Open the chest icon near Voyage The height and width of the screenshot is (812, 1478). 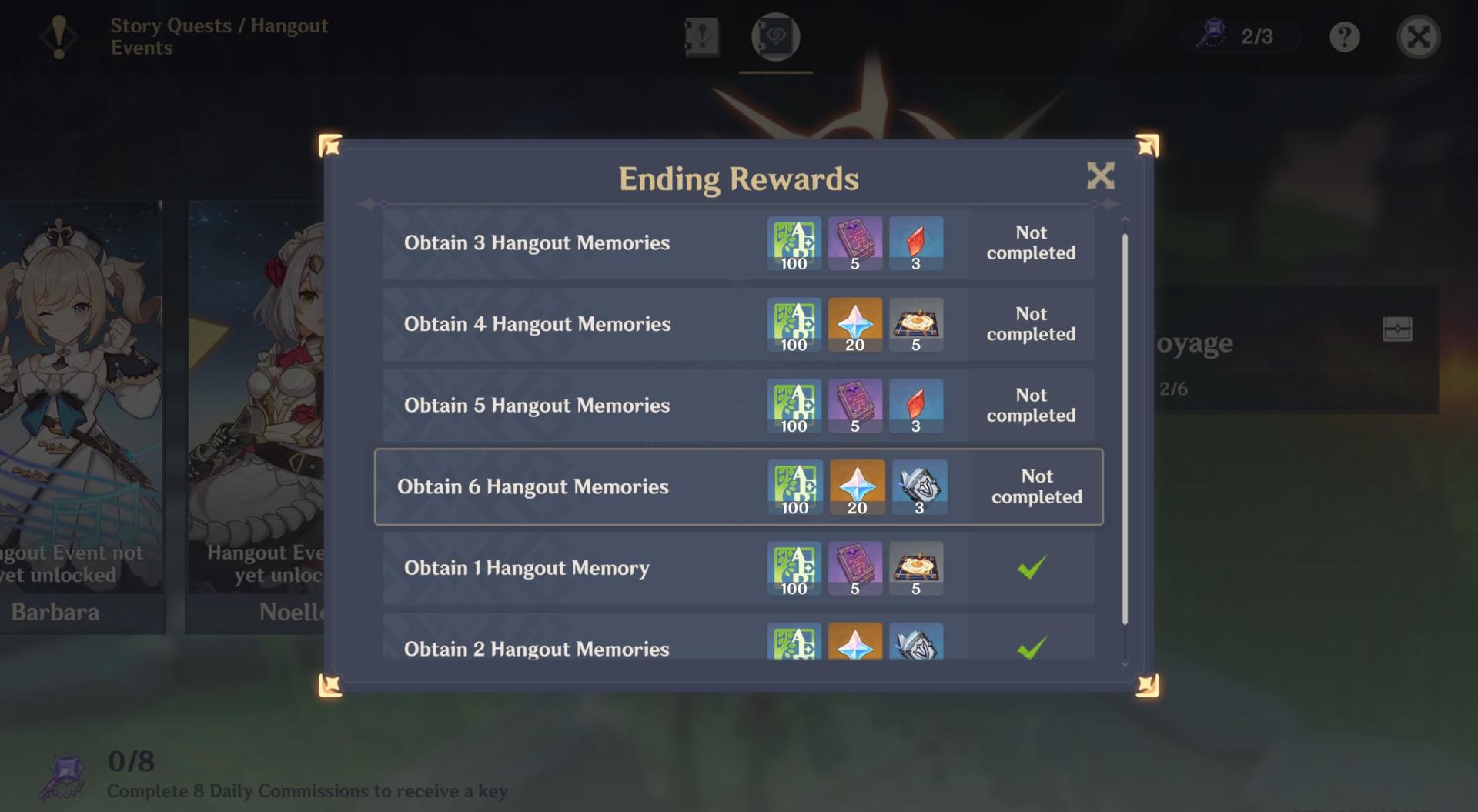[x=1399, y=329]
